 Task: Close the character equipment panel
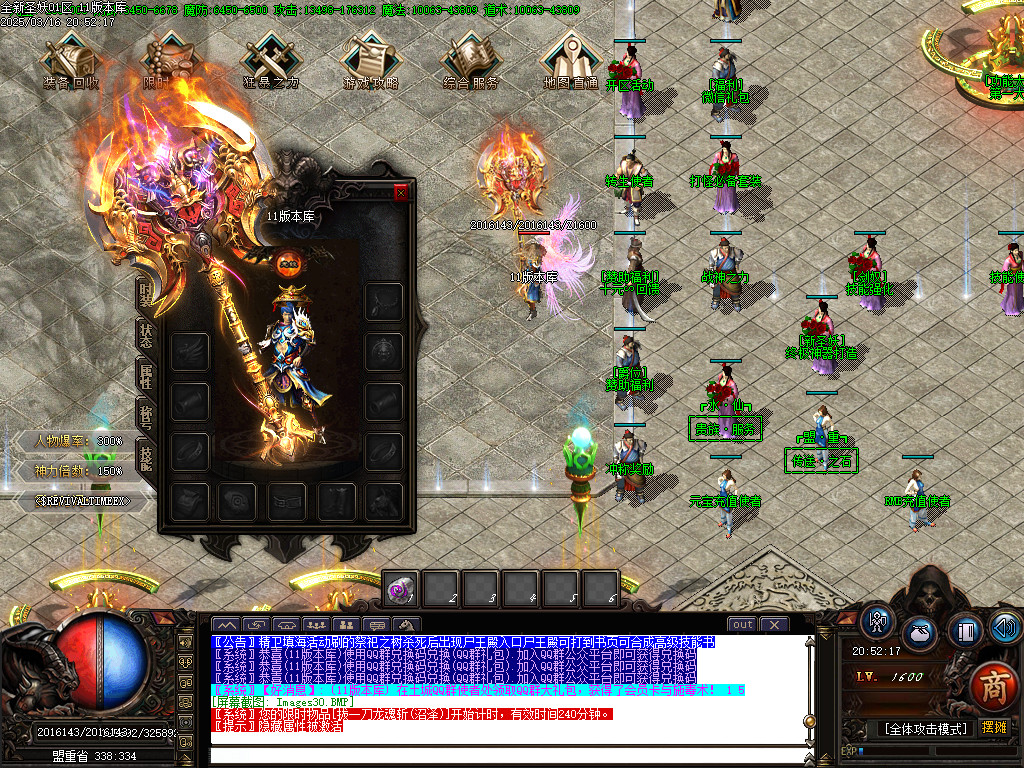402,193
